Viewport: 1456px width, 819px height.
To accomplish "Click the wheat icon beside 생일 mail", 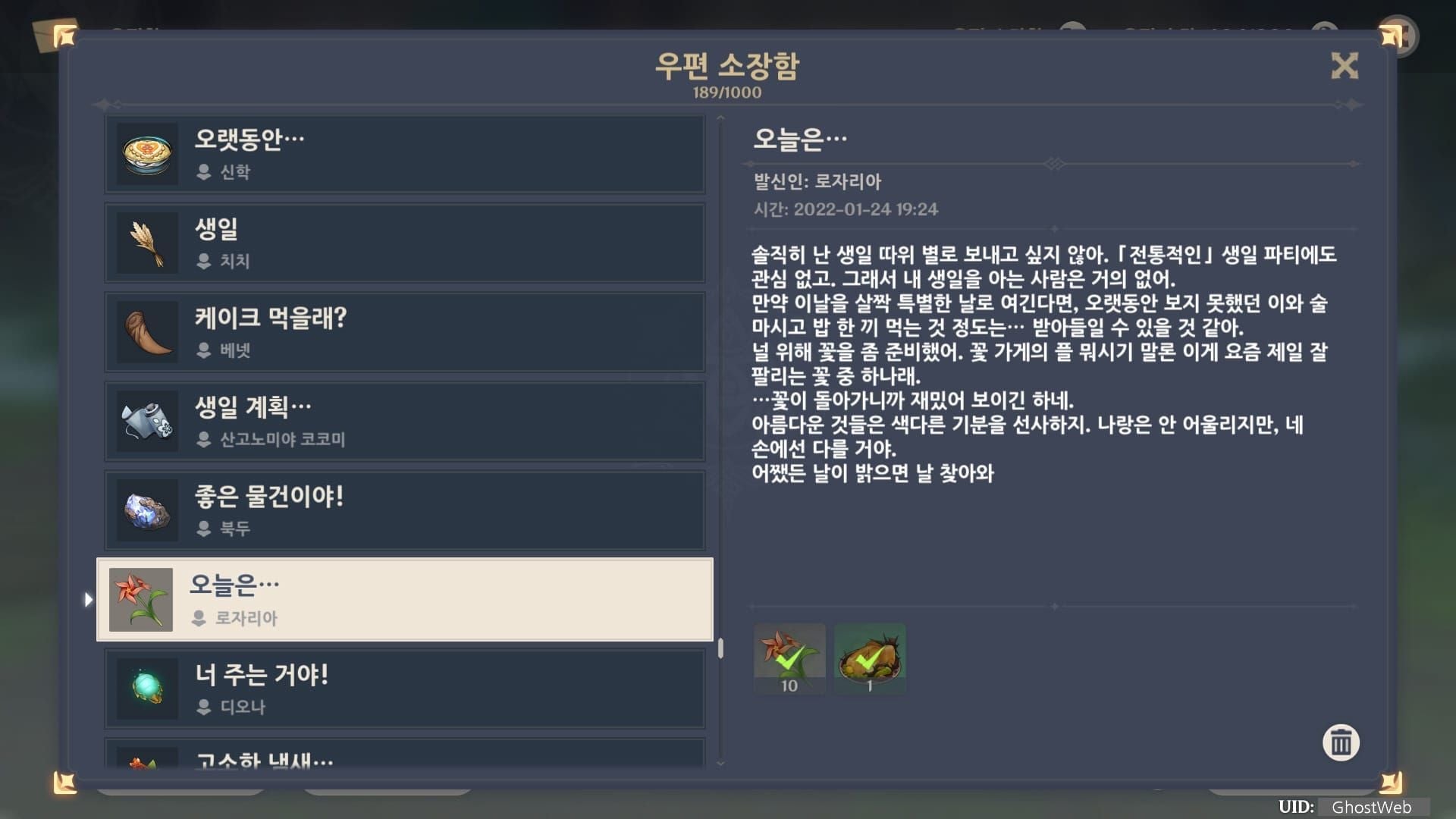I will click(146, 243).
